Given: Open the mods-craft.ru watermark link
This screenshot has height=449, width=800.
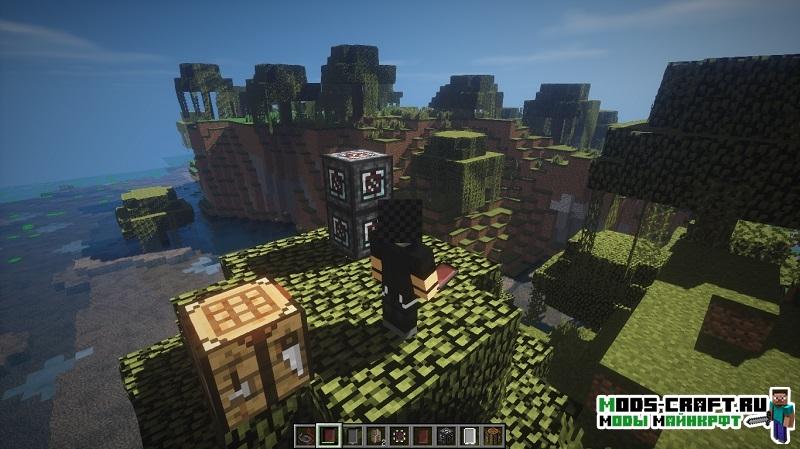Looking at the screenshot, I should click(676, 404).
